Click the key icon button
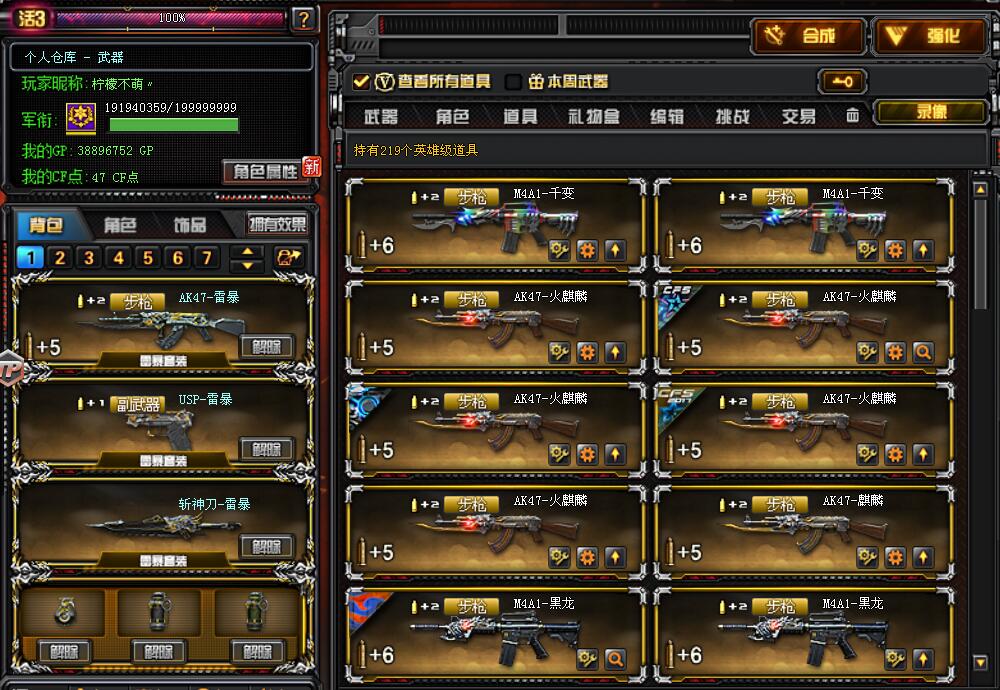The width and height of the screenshot is (1000, 690). (841, 82)
